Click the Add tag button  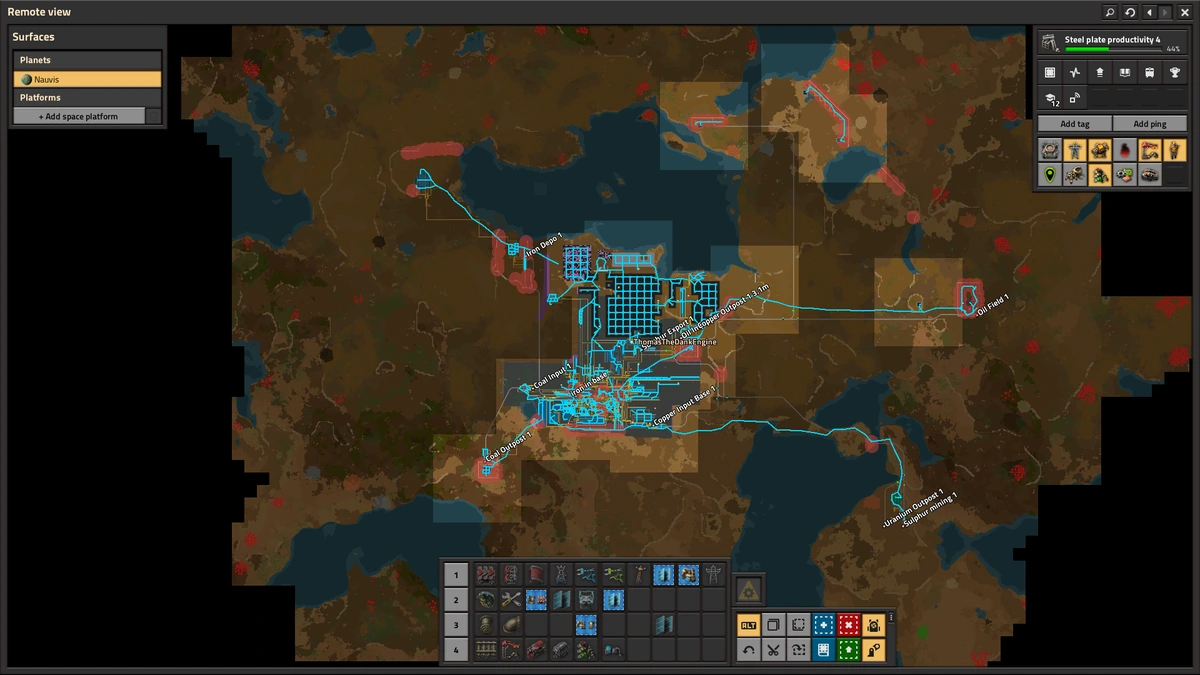1074,124
